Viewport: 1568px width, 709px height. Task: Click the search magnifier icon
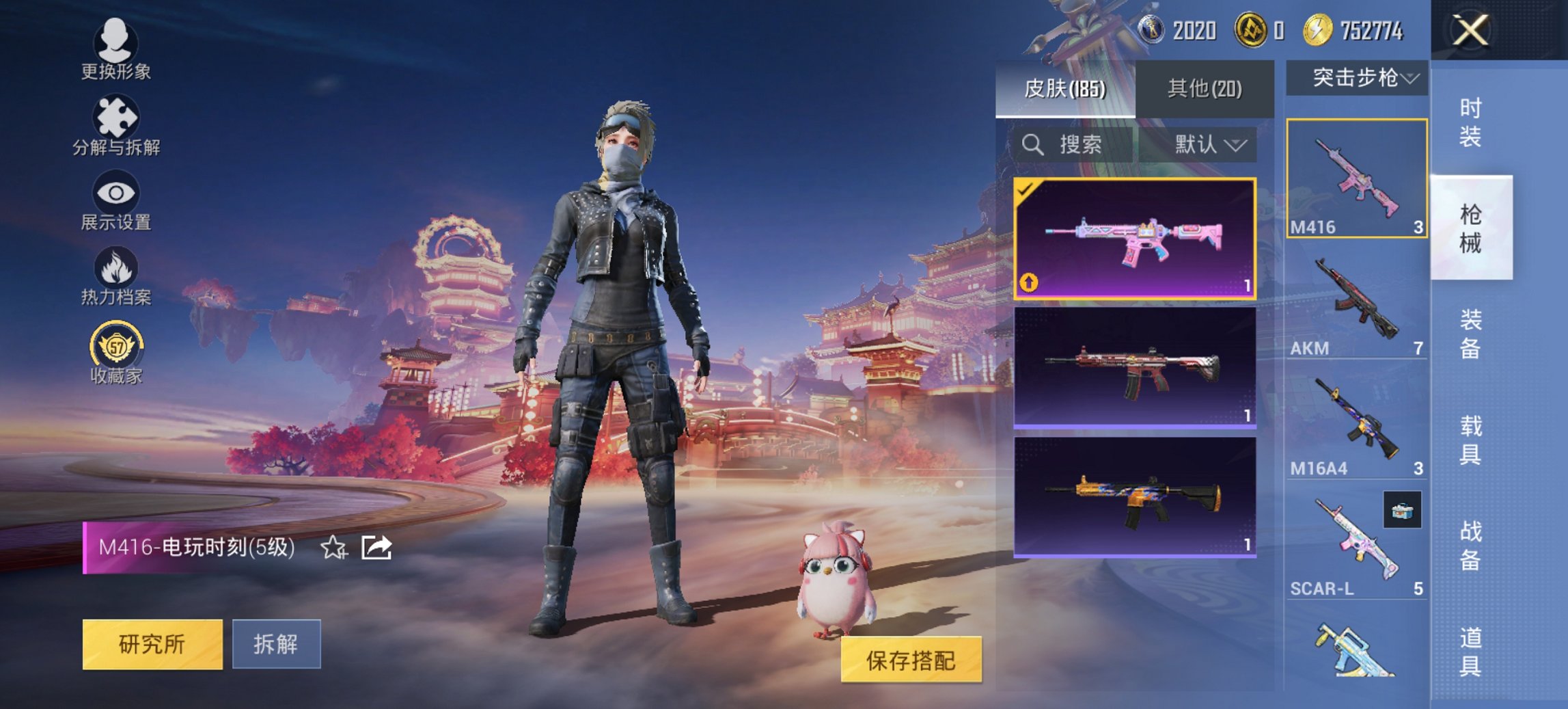[1032, 145]
